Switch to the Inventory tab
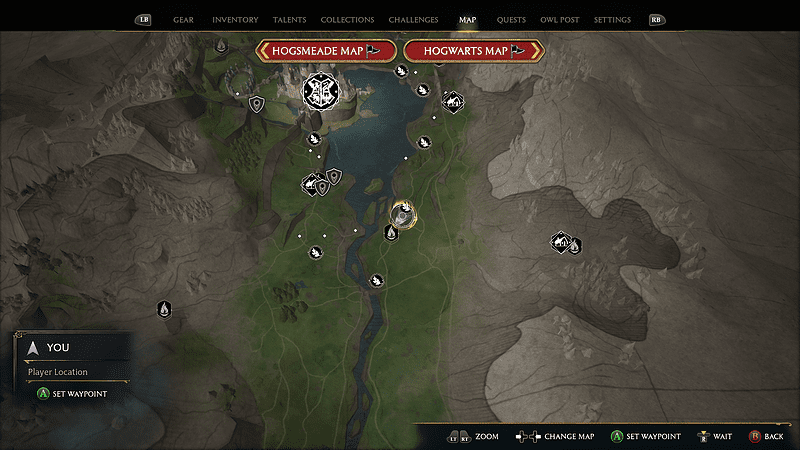The height and width of the screenshot is (450, 800). pyautogui.click(x=235, y=19)
